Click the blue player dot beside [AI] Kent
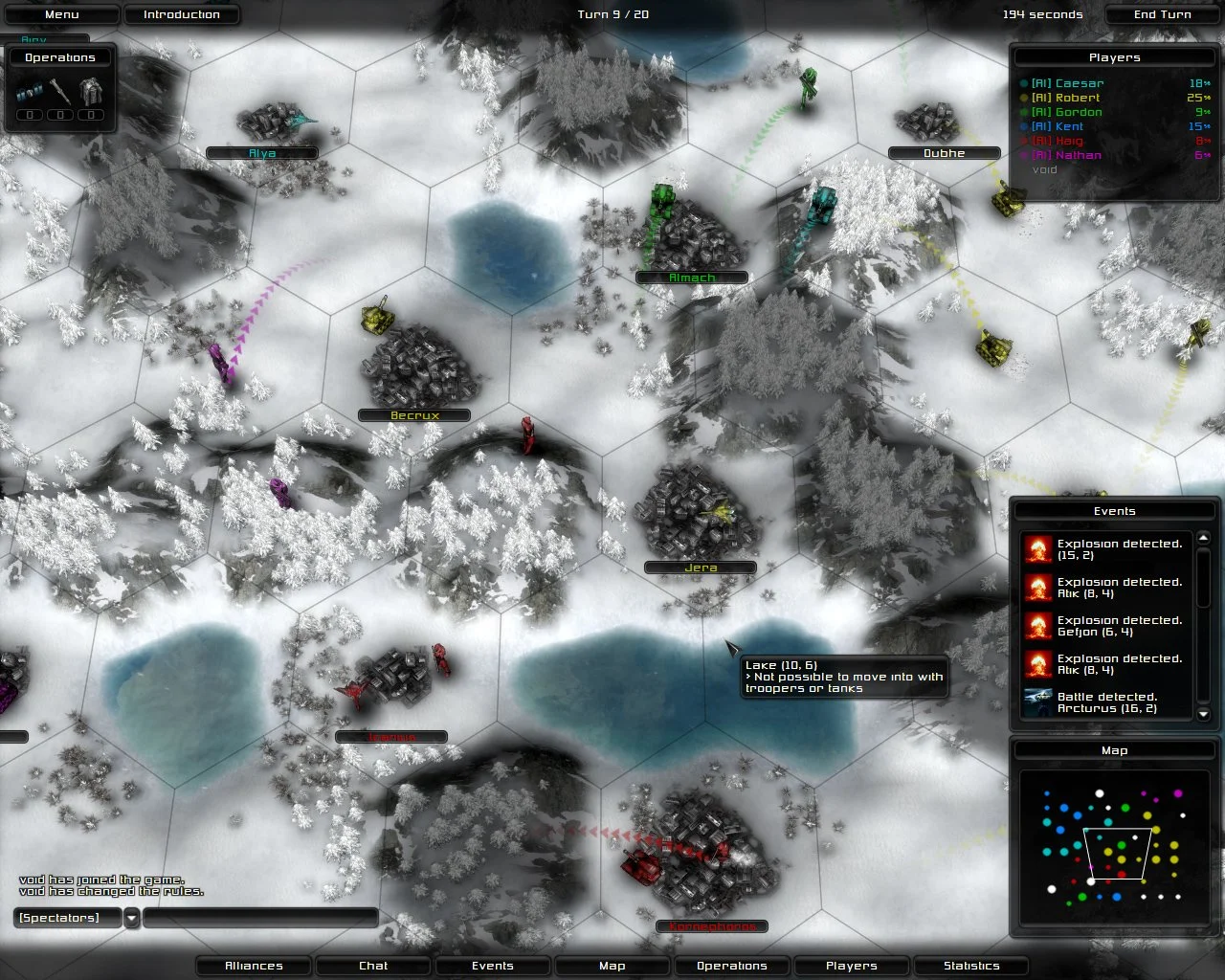 (x=1025, y=126)
